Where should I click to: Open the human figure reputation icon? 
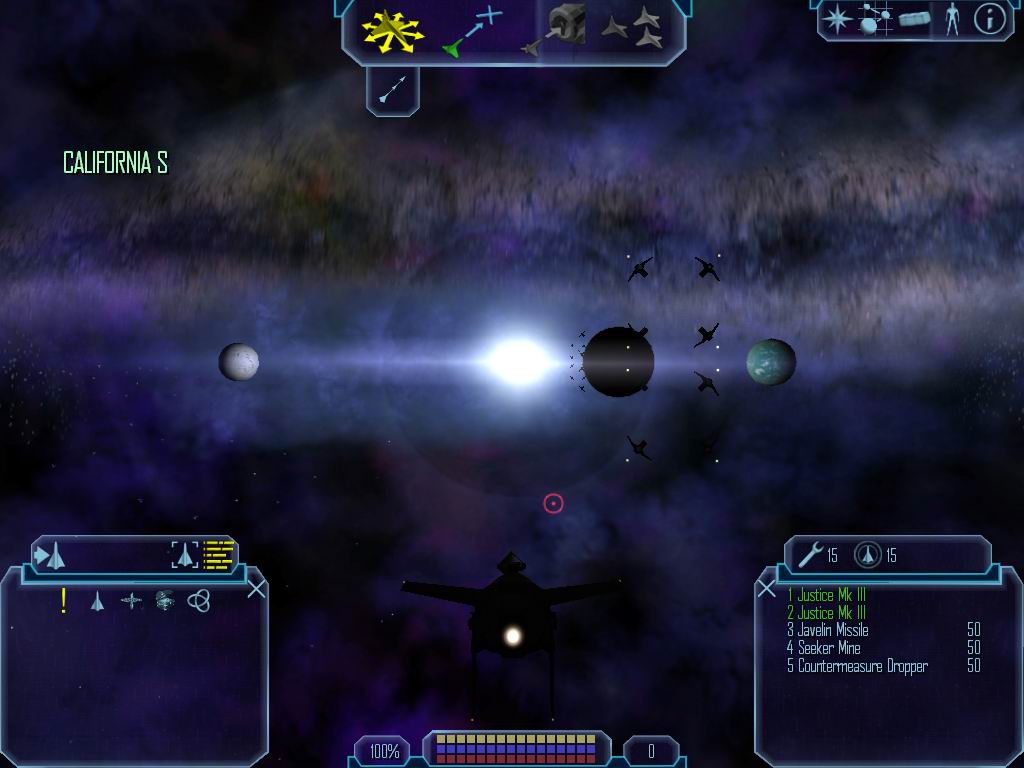click(951, 19)
